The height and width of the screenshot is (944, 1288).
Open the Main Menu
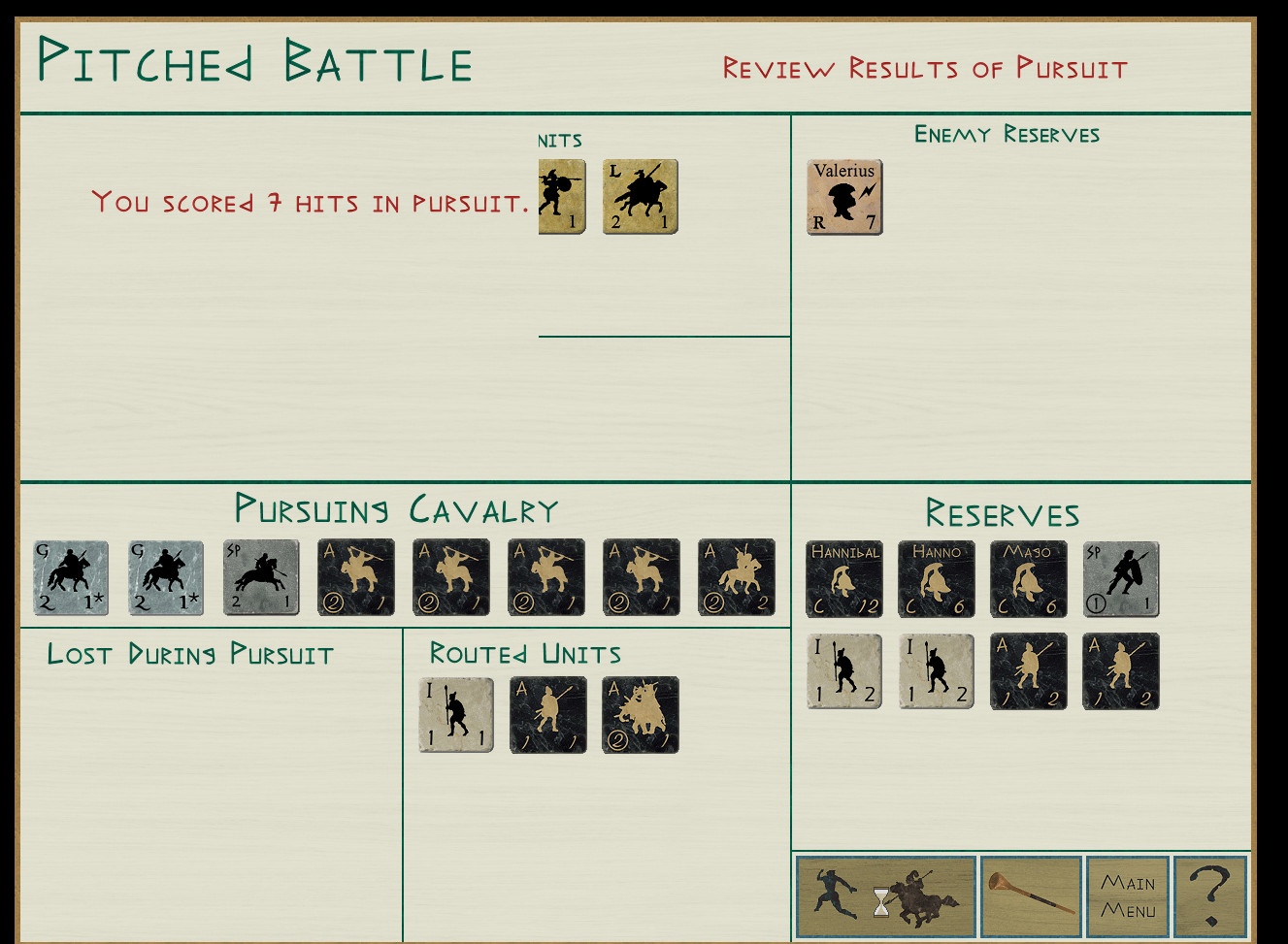1127,896
